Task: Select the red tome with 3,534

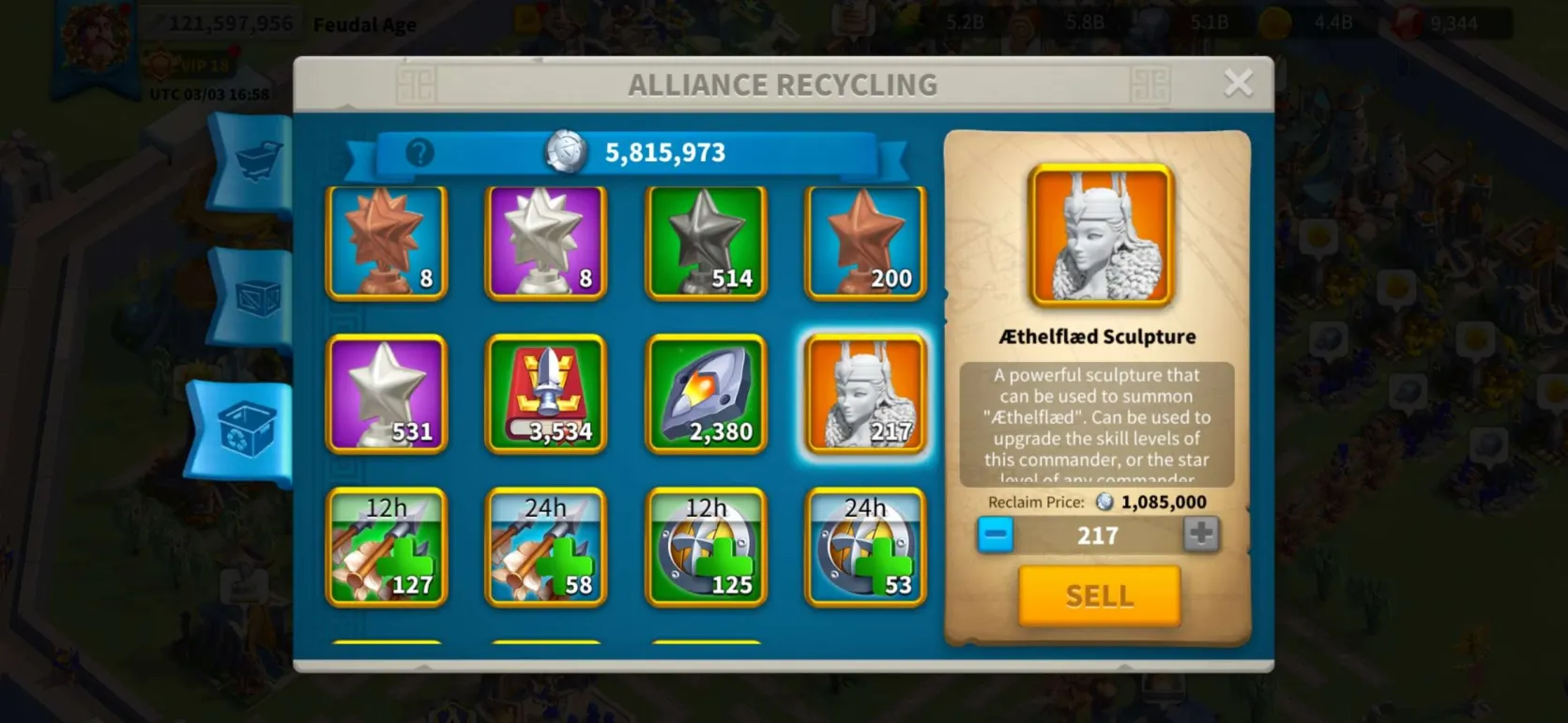Action: pos(546,395)
